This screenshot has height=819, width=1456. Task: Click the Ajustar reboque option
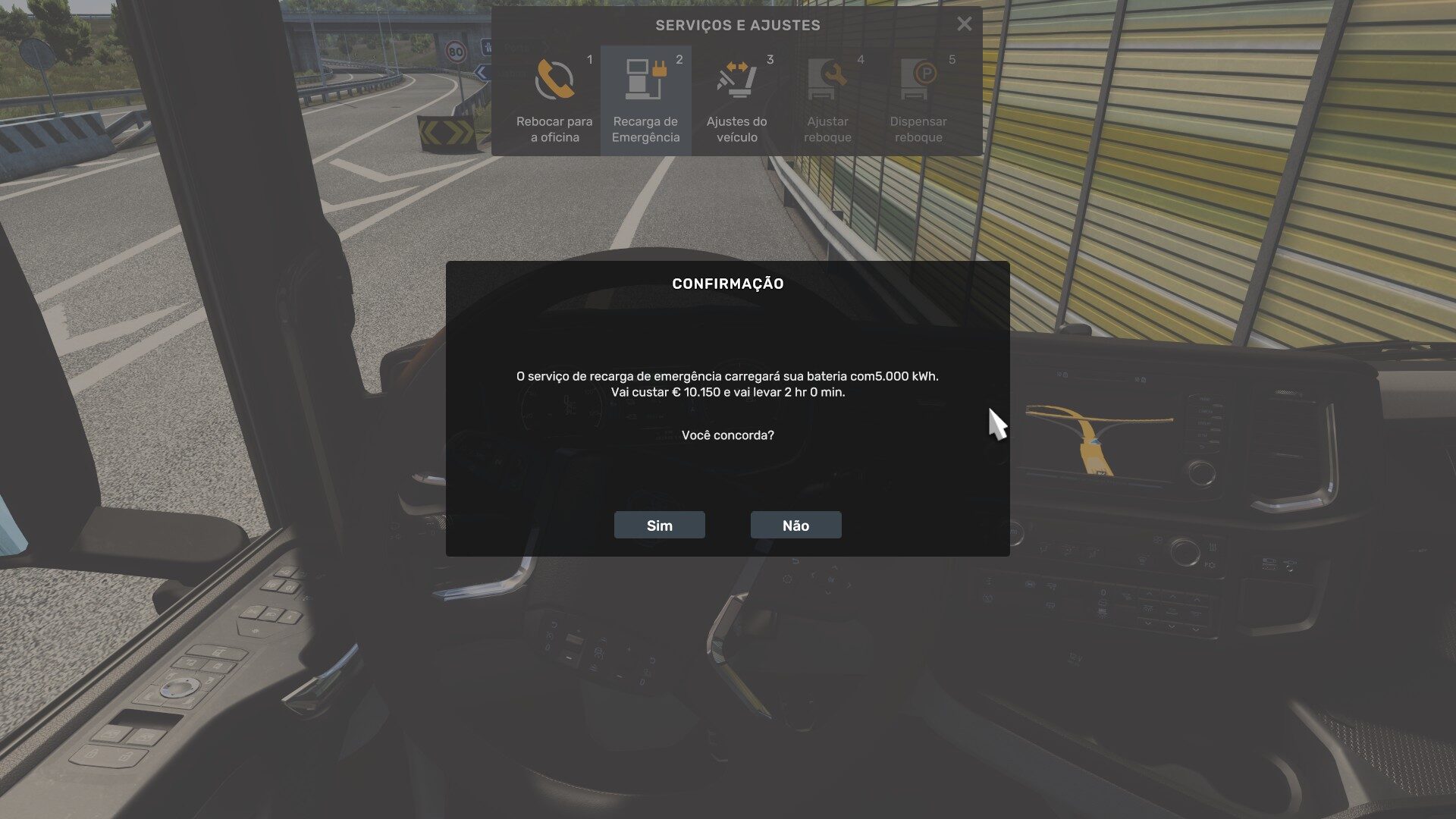click(827, 100)
